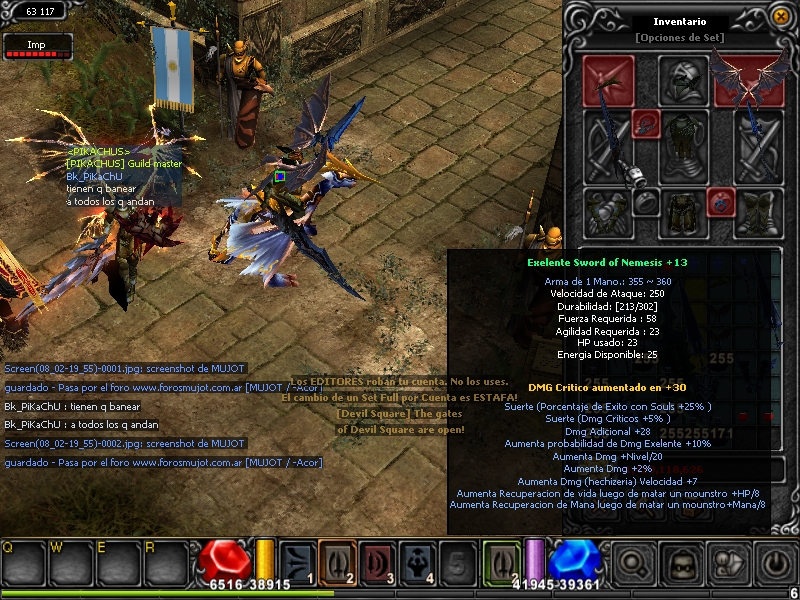The image size is (800, 600).
Task: Select the pet slot with red background
Action: pyautogui.click(x=609, y=80)
